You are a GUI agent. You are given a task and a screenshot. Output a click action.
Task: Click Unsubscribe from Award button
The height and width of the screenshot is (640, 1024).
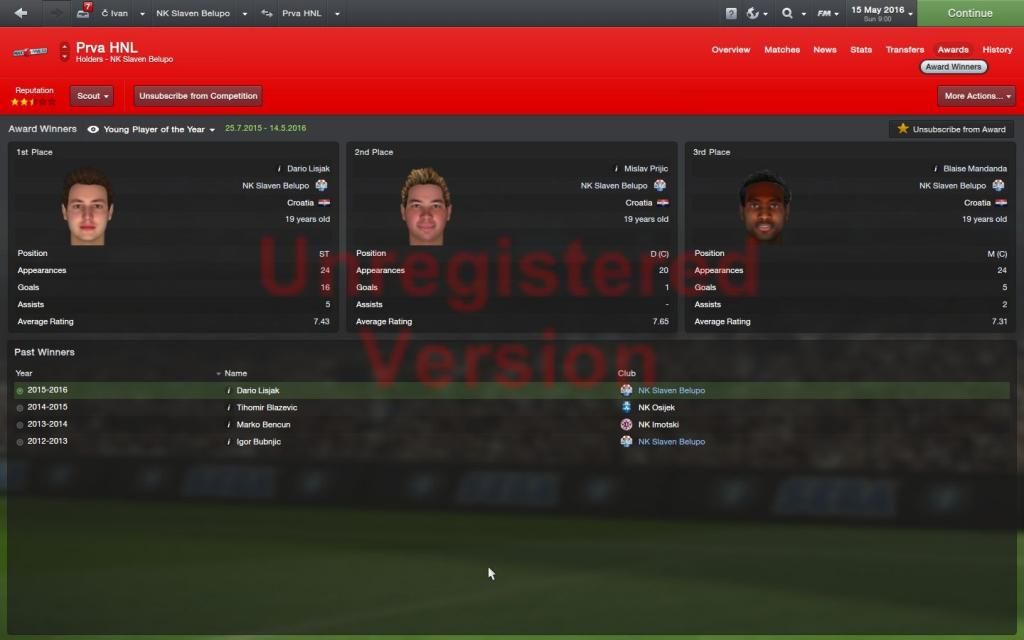tap(951, 129)
